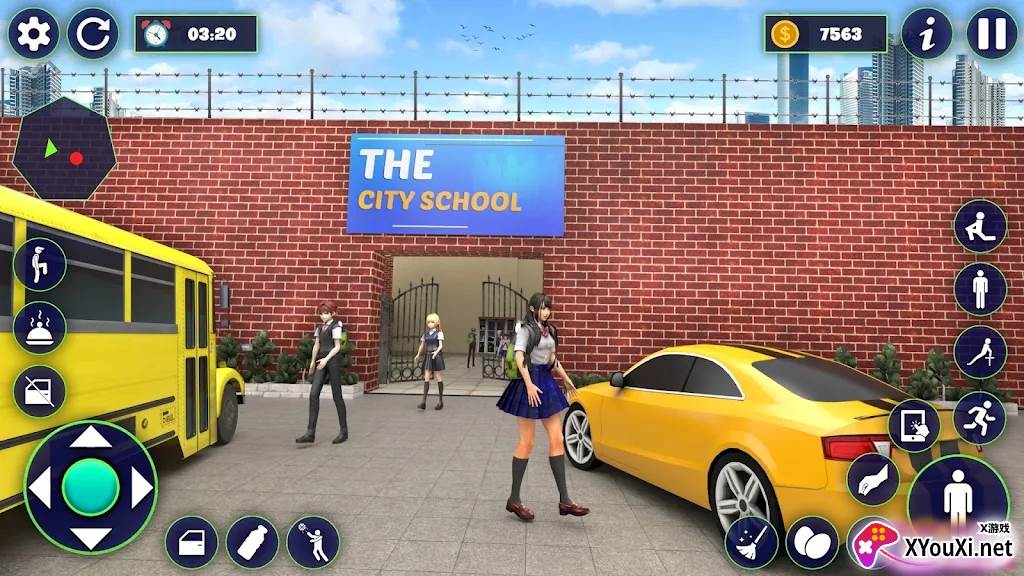Click the circular restart arrow button
The height and width of the screenshot is (576, 1024).
[x=93, y=34]
